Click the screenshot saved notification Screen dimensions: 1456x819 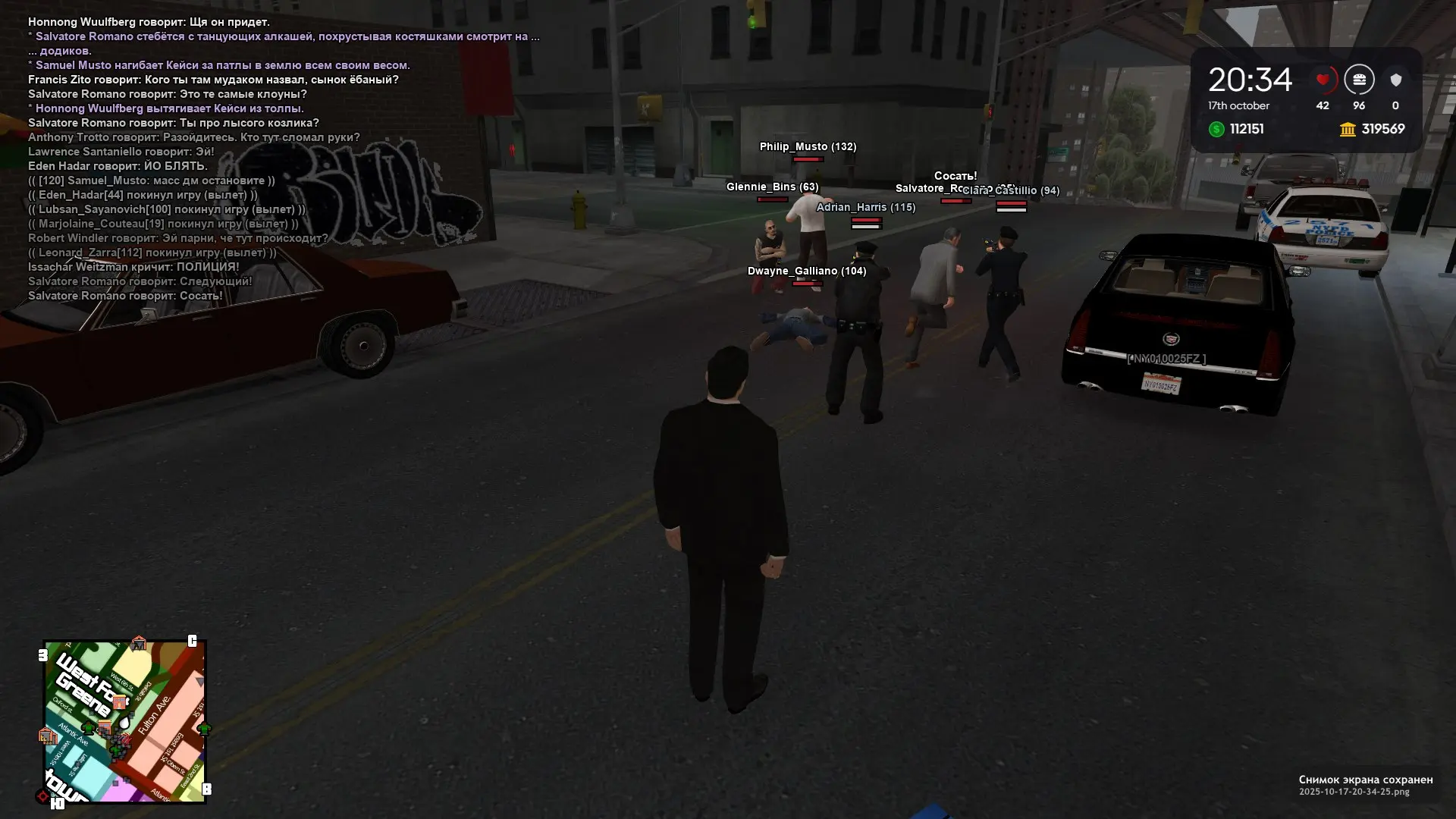click(x=1365, y=785)
